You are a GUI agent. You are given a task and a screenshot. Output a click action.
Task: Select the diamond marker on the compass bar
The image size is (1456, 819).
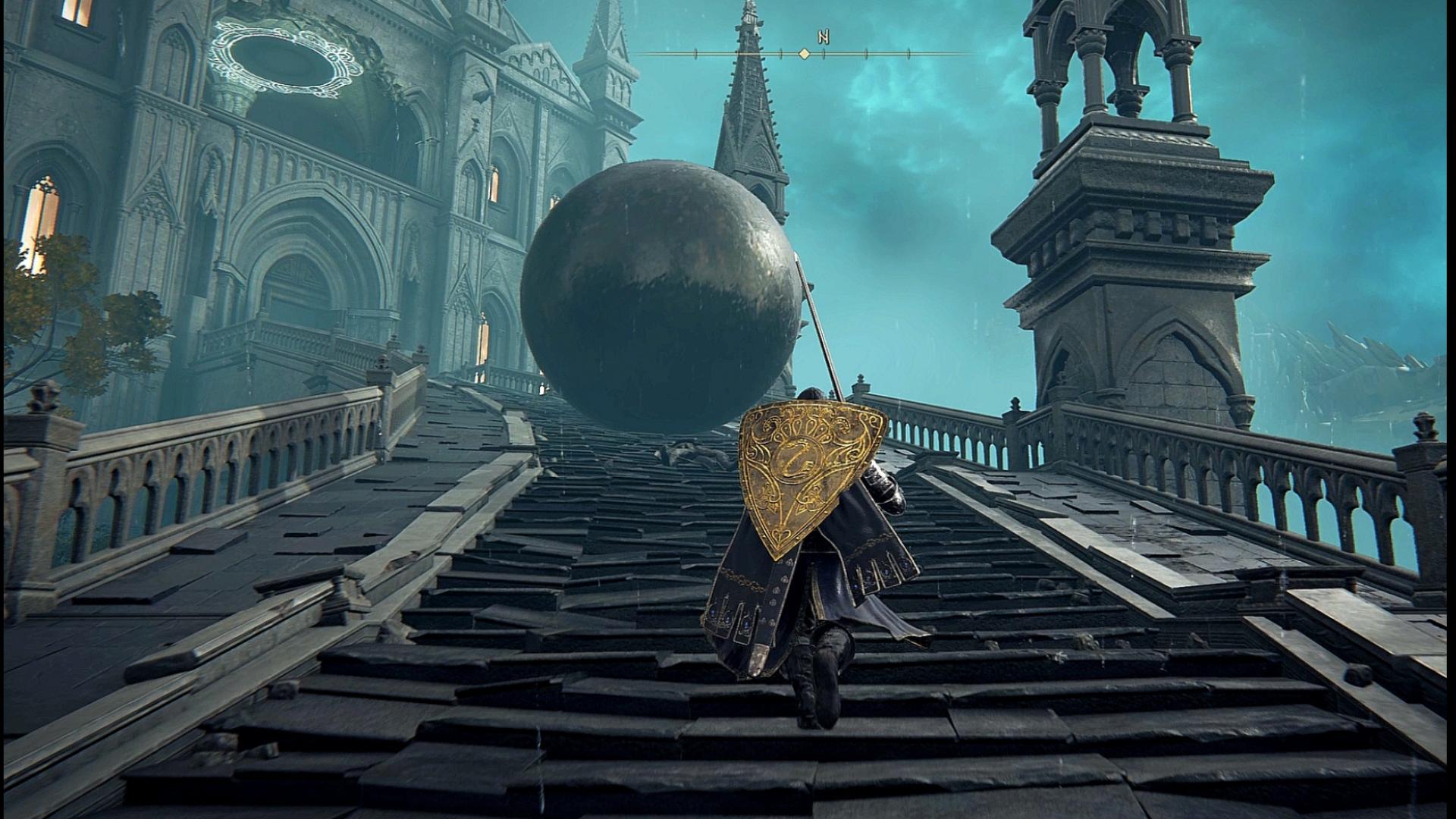[805, 54]
